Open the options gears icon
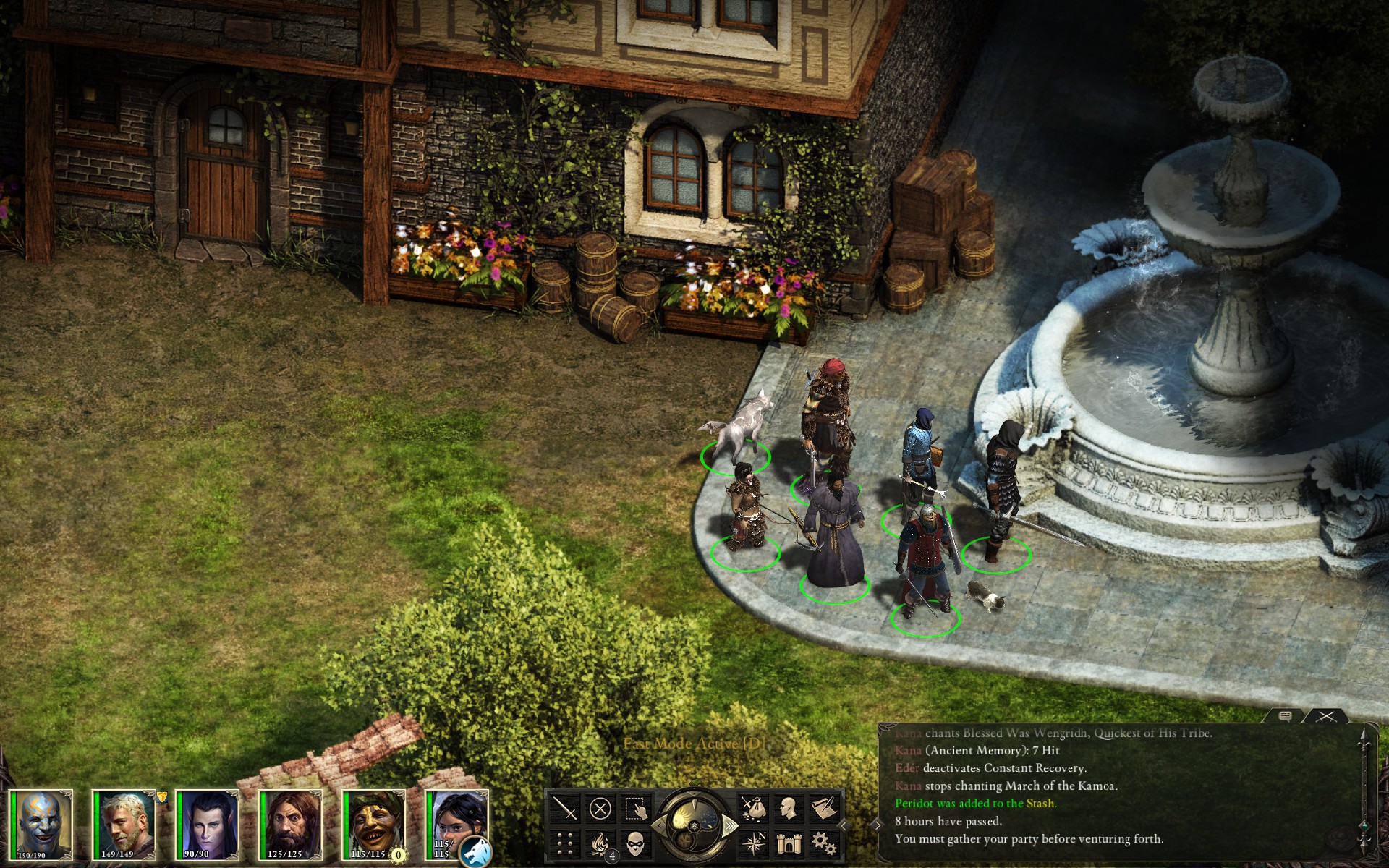Viewport: 1389px width, 868px height. [x=824, y=843]
